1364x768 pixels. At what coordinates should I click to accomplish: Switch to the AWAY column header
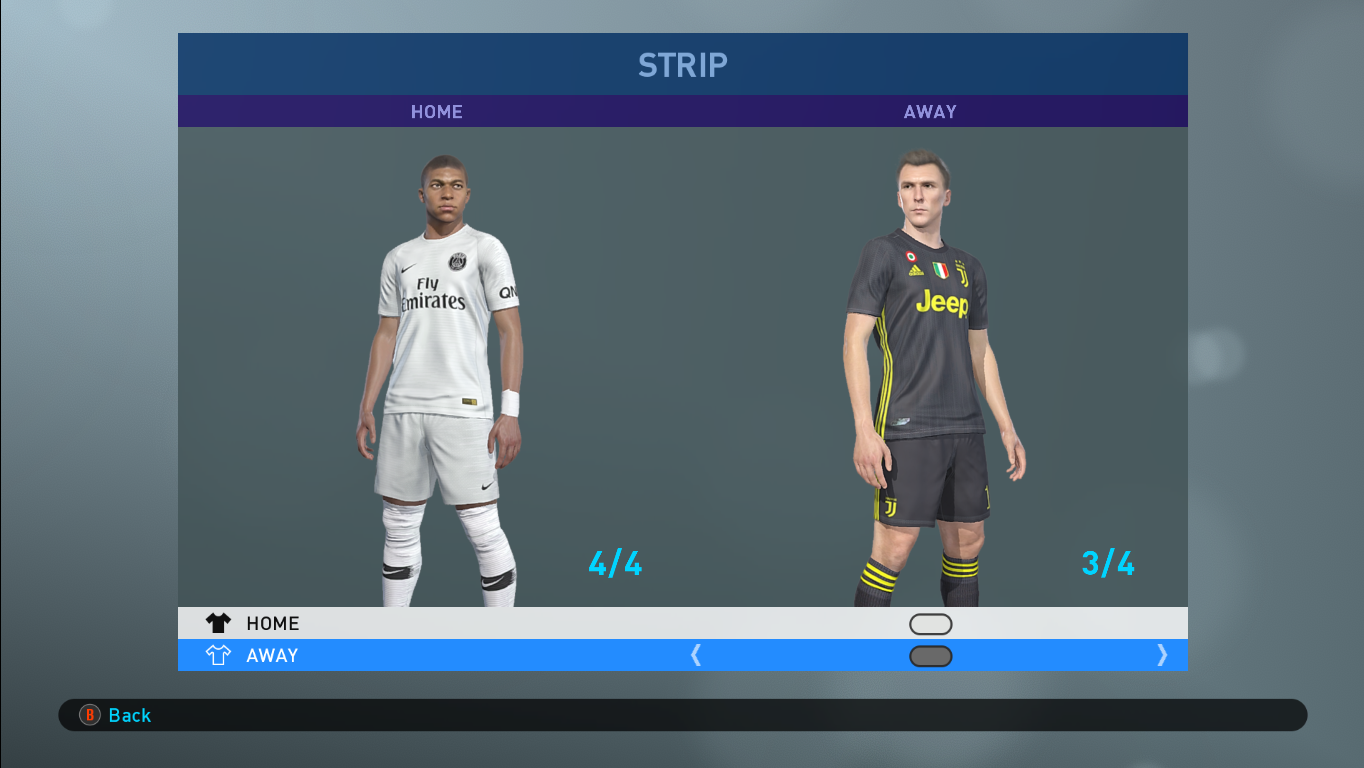[930, 111]
